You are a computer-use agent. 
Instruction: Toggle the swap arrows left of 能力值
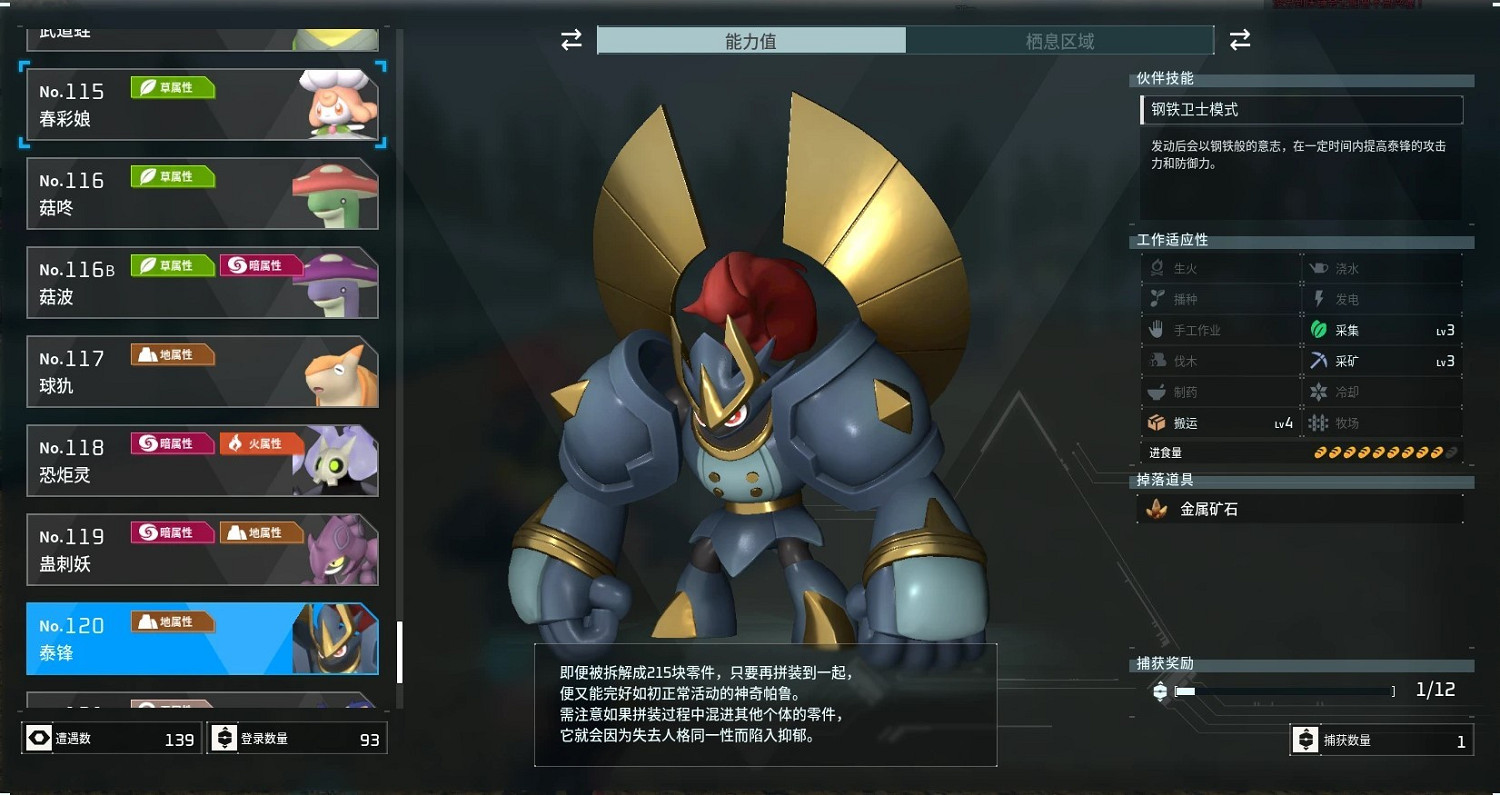click(570, 40)
